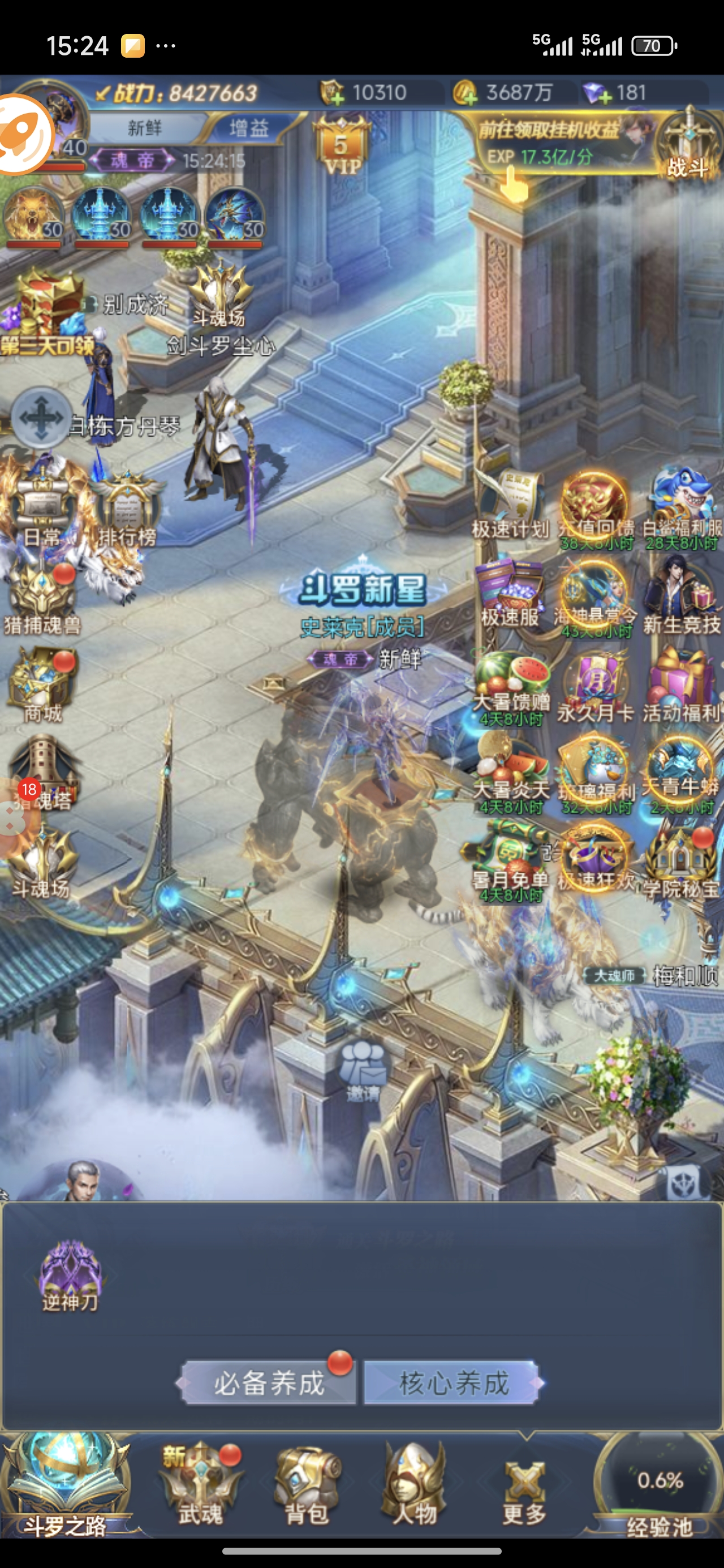Open the 日常 daily tasks

pos(41,511)
